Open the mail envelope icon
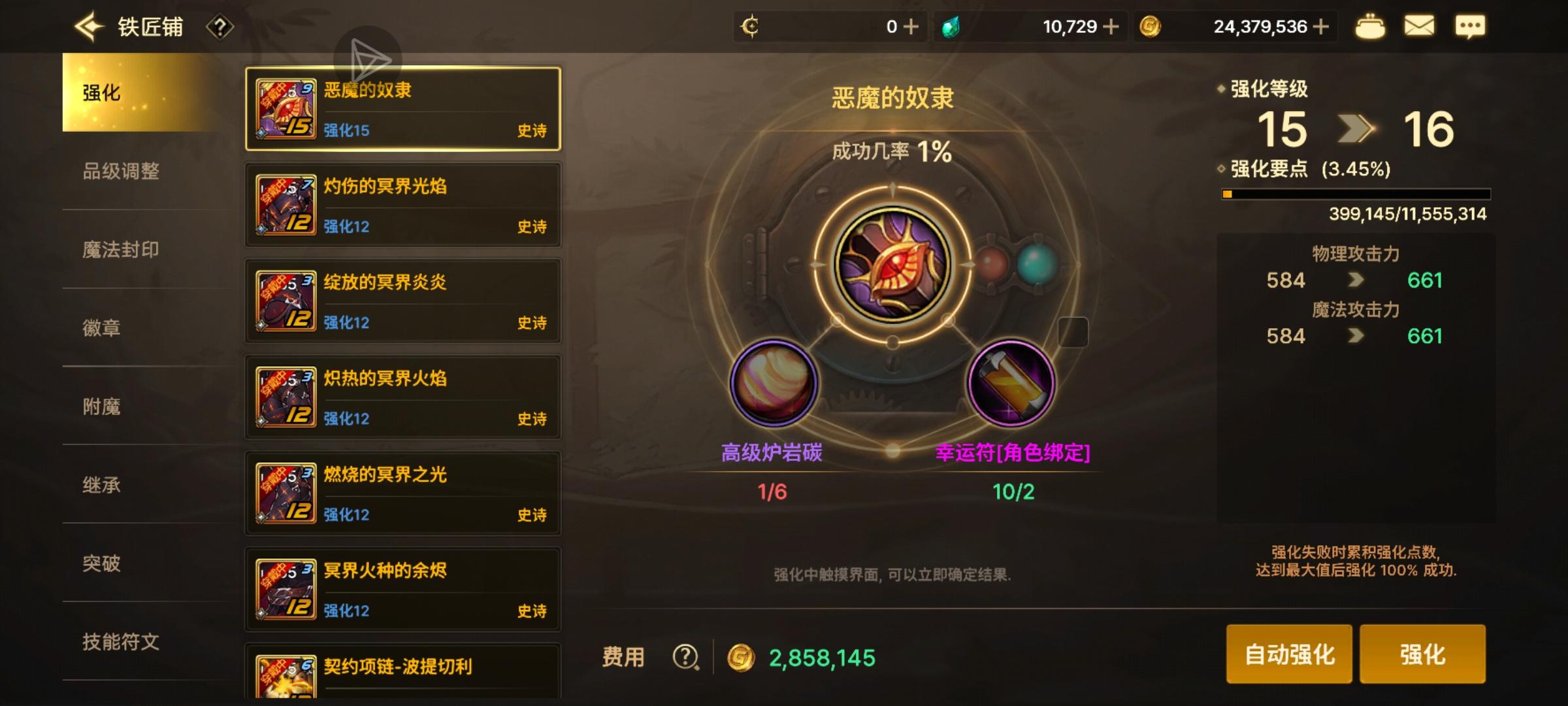1568x706 pixels. 1420,26
